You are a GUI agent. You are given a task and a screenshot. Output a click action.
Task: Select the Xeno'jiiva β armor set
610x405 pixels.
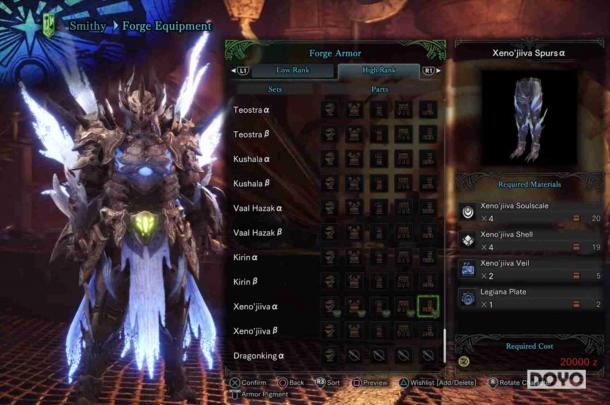(255, 331)
